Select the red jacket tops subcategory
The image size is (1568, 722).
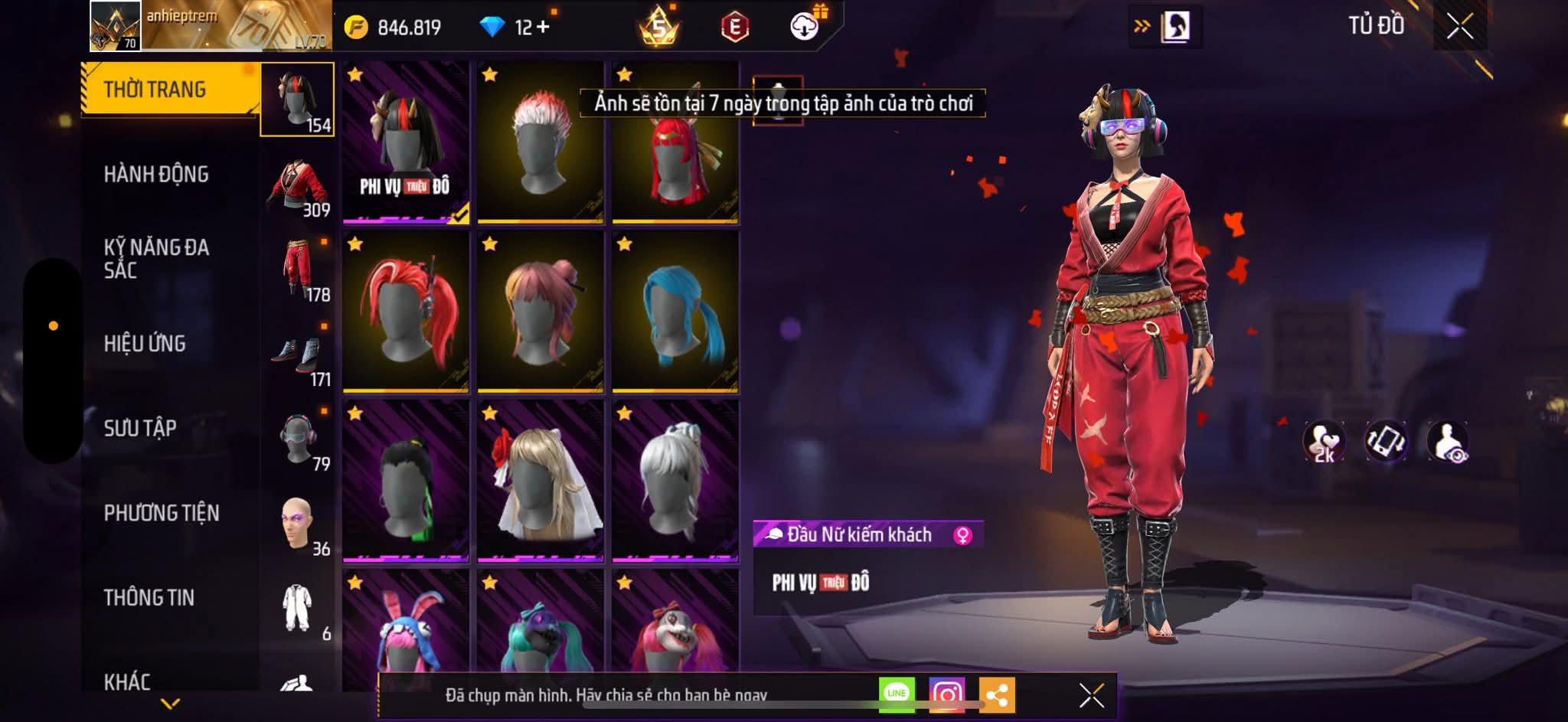298,186
